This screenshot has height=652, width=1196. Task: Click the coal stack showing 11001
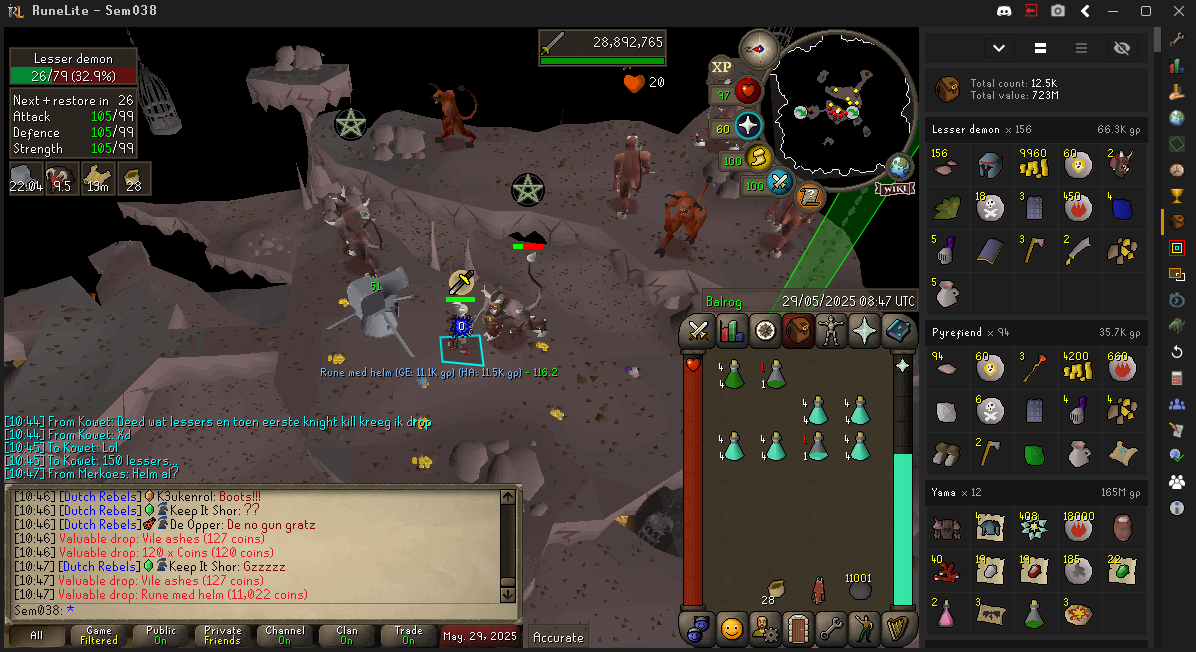[x=858, y=590]
